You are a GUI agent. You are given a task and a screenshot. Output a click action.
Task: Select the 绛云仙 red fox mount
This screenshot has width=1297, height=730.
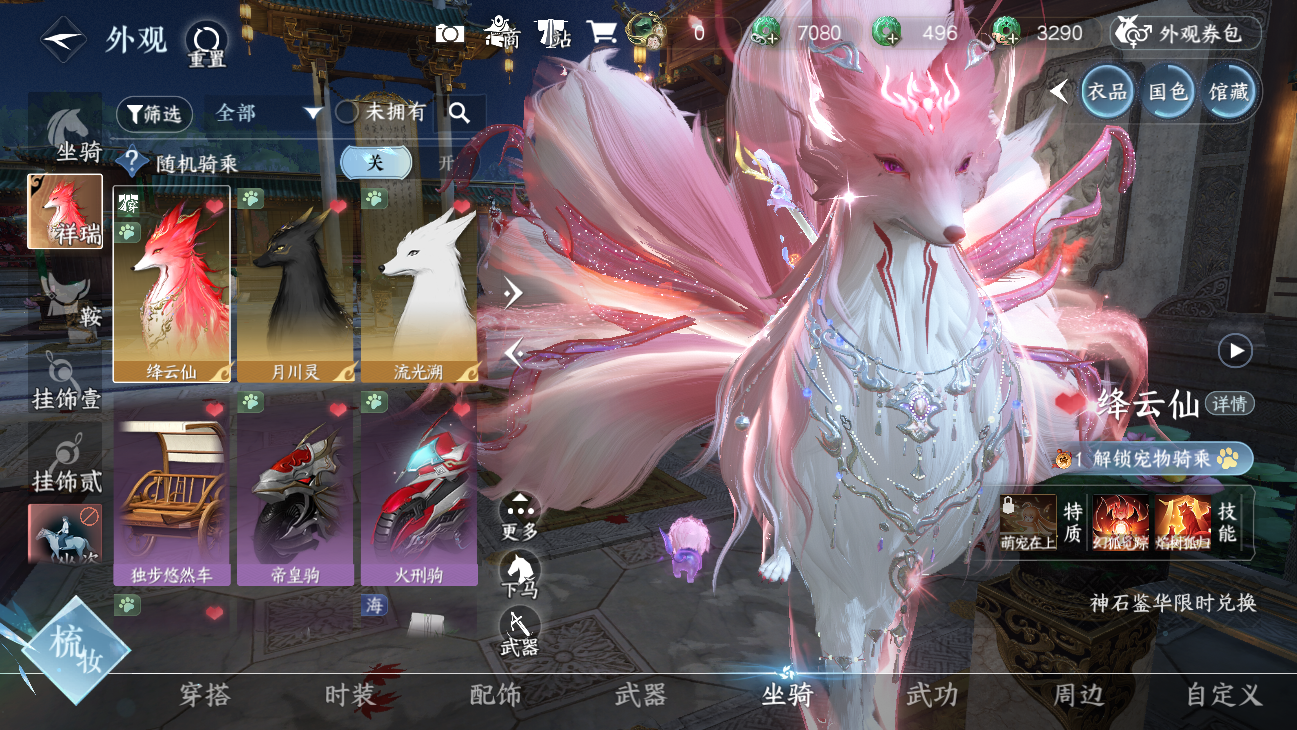coord(172,285)
